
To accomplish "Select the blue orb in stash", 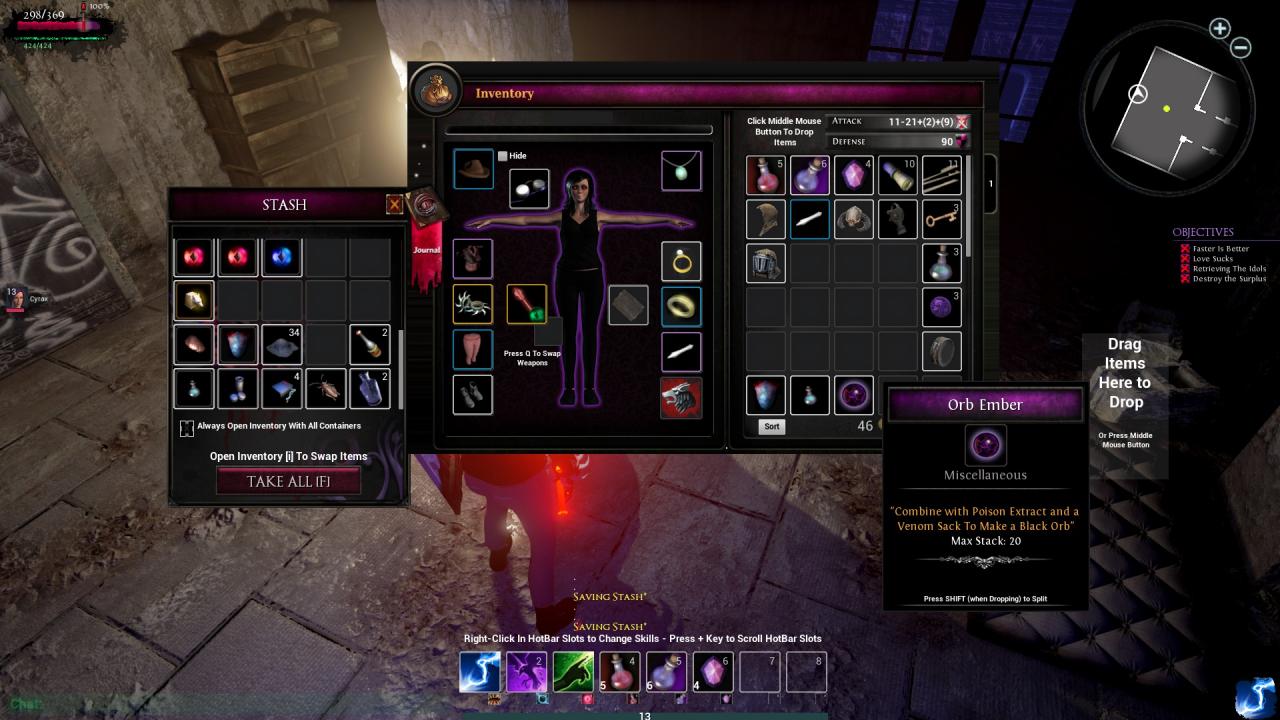I will tap(281, 257).
